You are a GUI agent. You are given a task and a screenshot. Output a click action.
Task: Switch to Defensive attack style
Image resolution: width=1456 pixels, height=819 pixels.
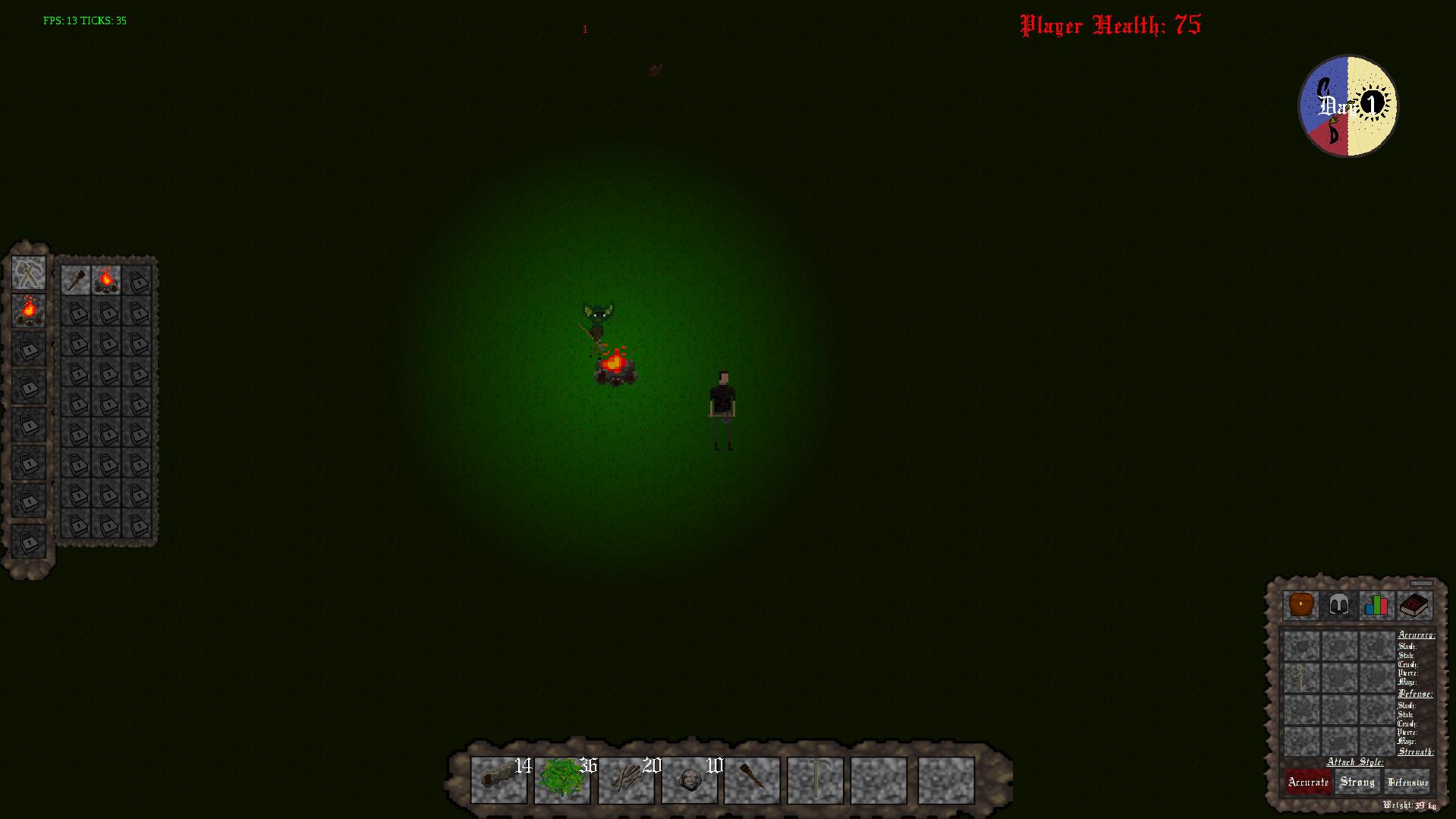point(1407,782)
